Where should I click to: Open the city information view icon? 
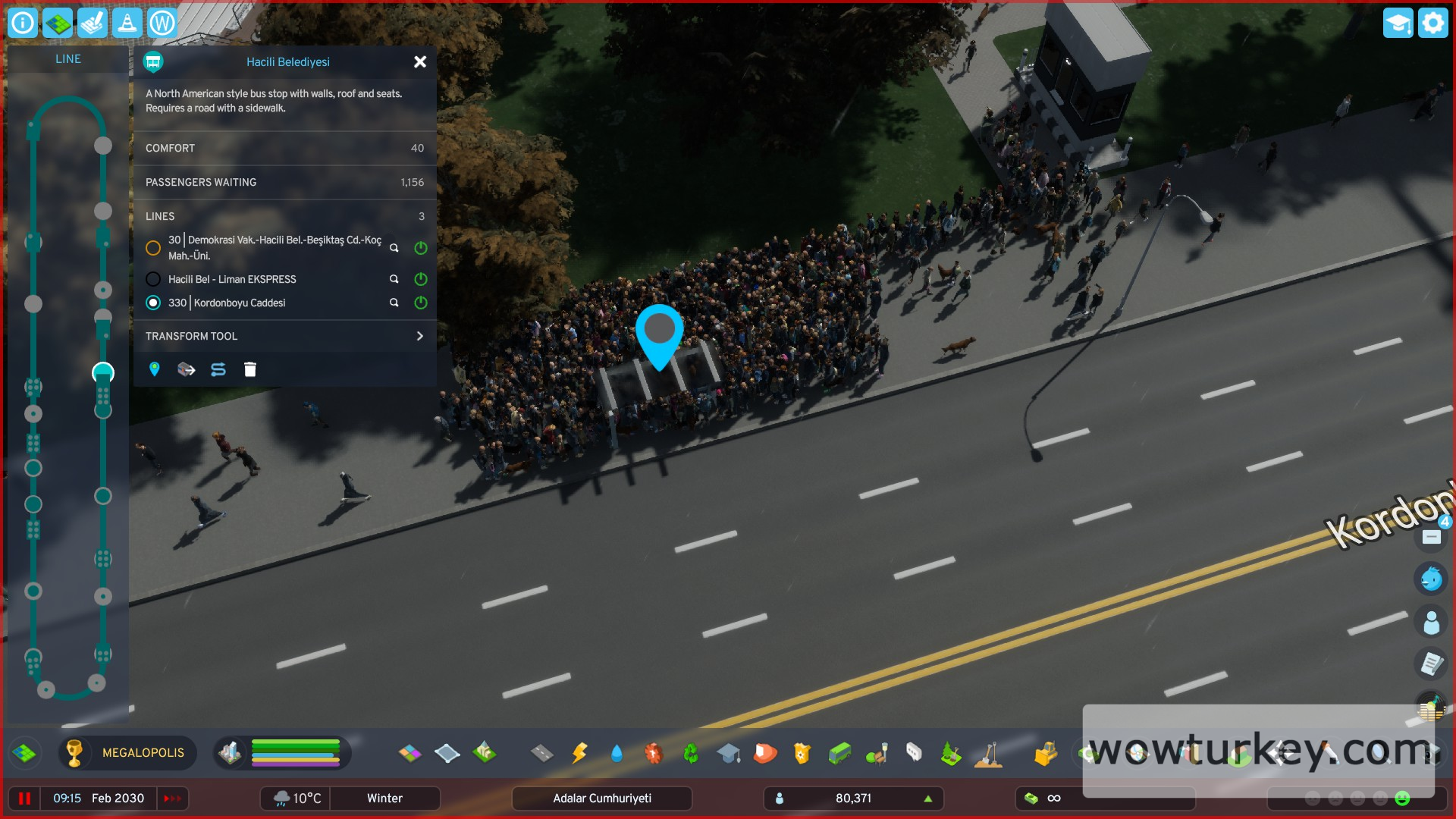pyautogui.click(x=23, y=24)
